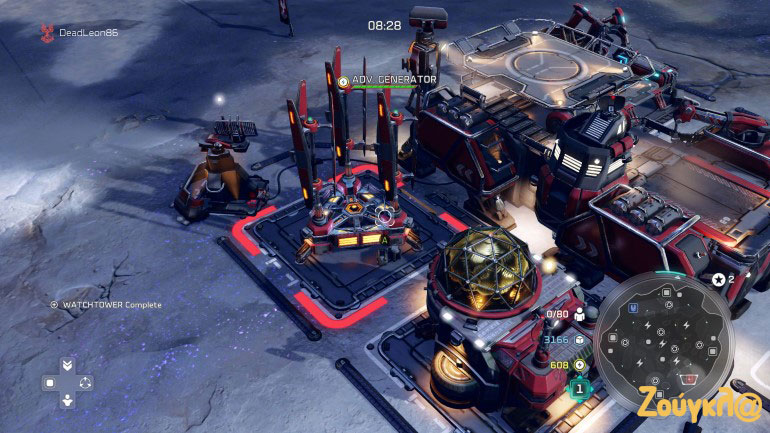770x433 pixels.
Task: Click the yellow power resource icon
Action: pyautogui.click(x=579, y=364)
